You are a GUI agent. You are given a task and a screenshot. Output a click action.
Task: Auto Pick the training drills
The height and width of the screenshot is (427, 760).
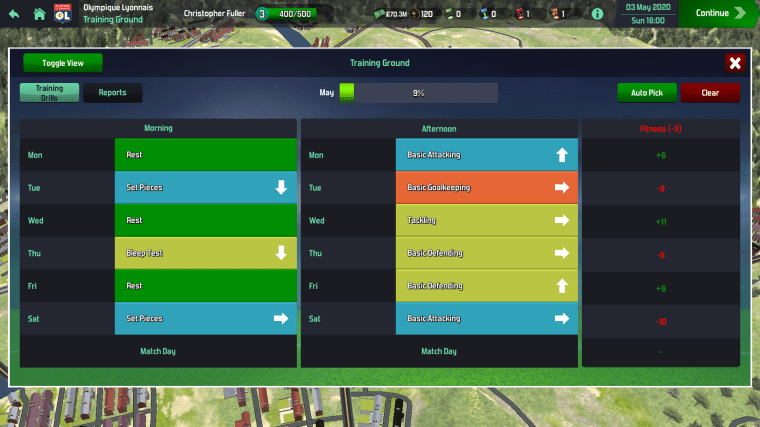(x=647, y=92)
